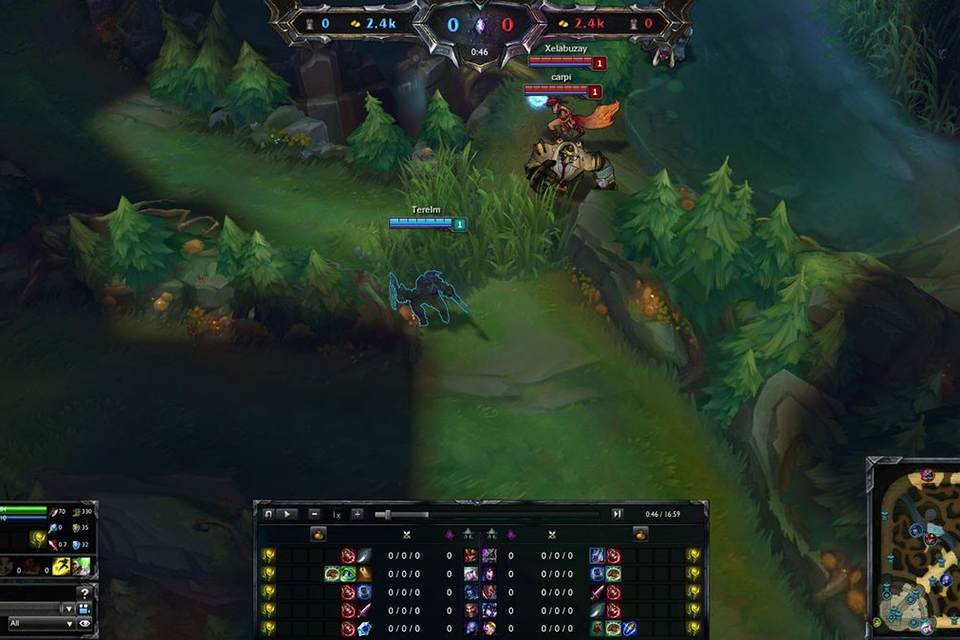Open the camera selection dropdown arrow
The image size is (960, 640).
coord(68,608)
